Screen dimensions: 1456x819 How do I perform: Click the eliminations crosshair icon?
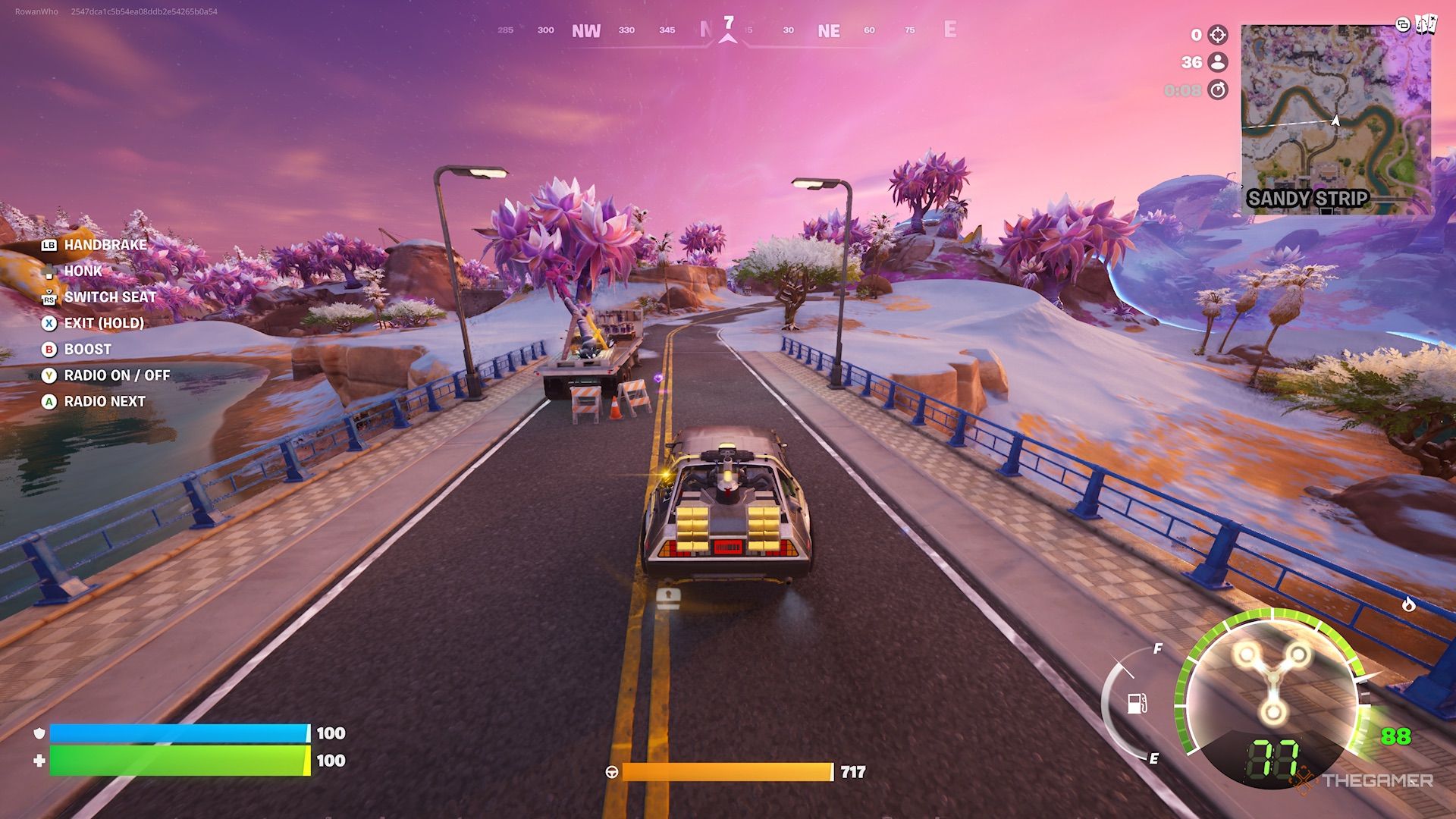click(x=1217, y=34)
